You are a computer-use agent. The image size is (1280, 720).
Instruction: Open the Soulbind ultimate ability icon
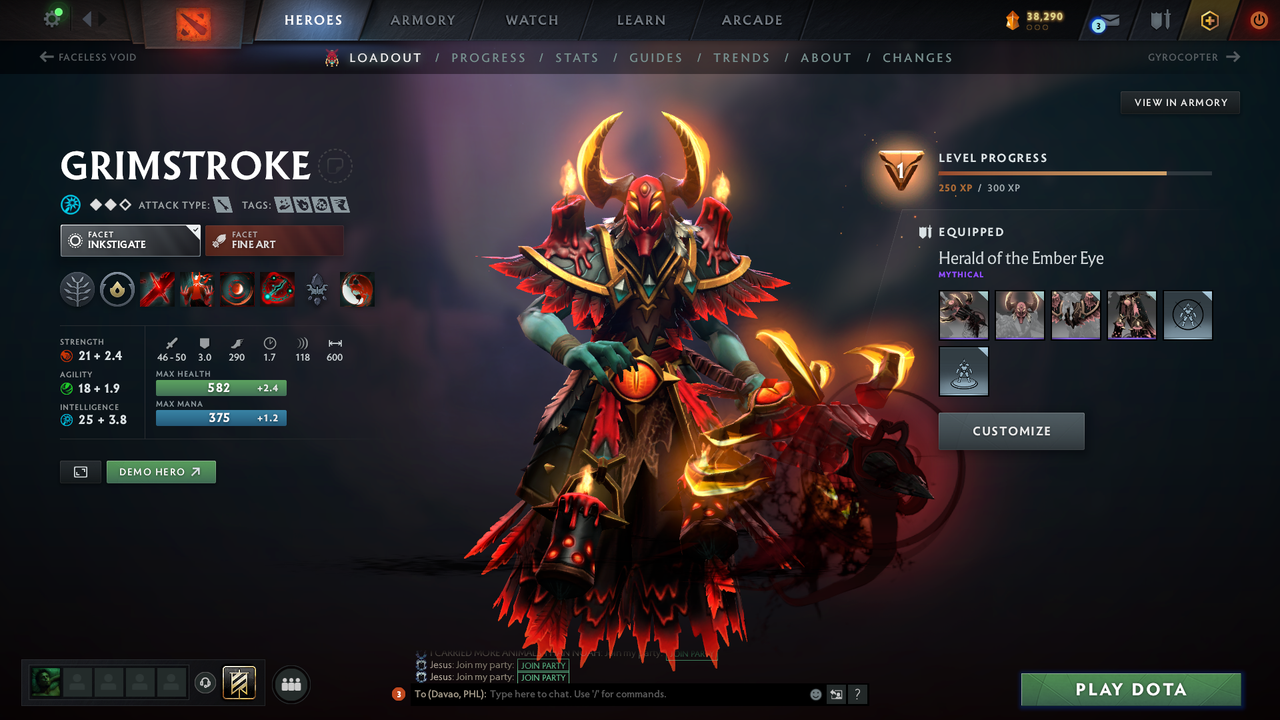pyautogui.click(x=277, y=289)
